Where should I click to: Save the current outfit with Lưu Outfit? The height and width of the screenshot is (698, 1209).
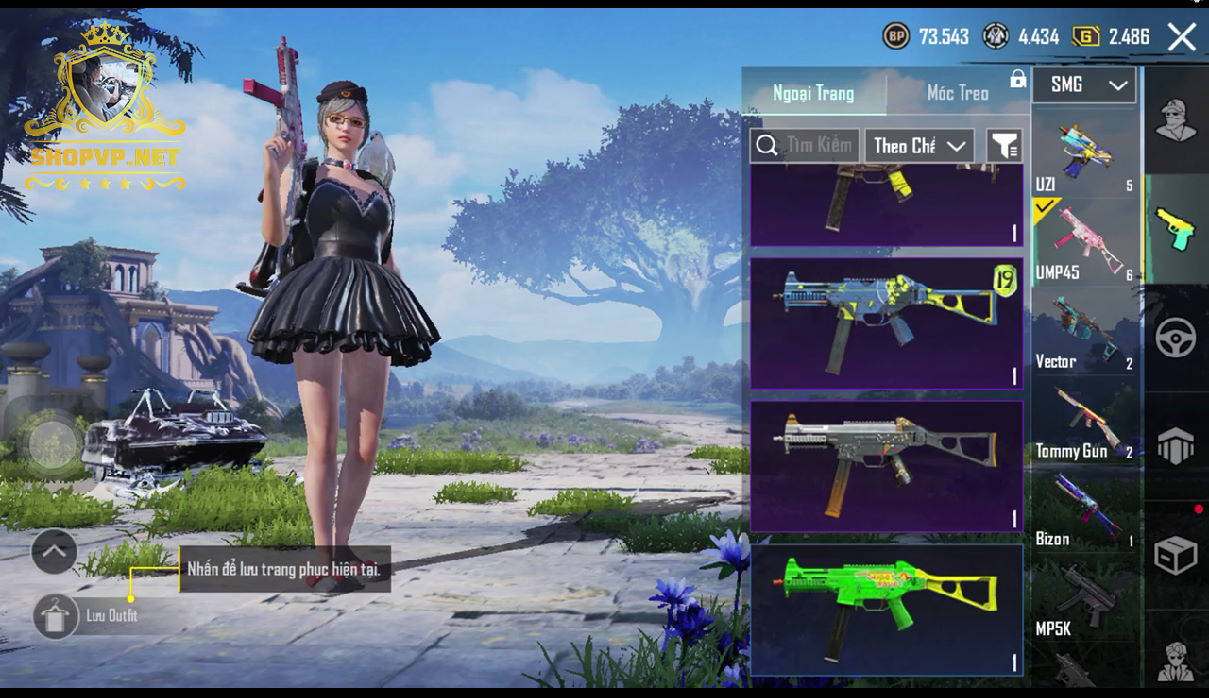tap(56, 616)
